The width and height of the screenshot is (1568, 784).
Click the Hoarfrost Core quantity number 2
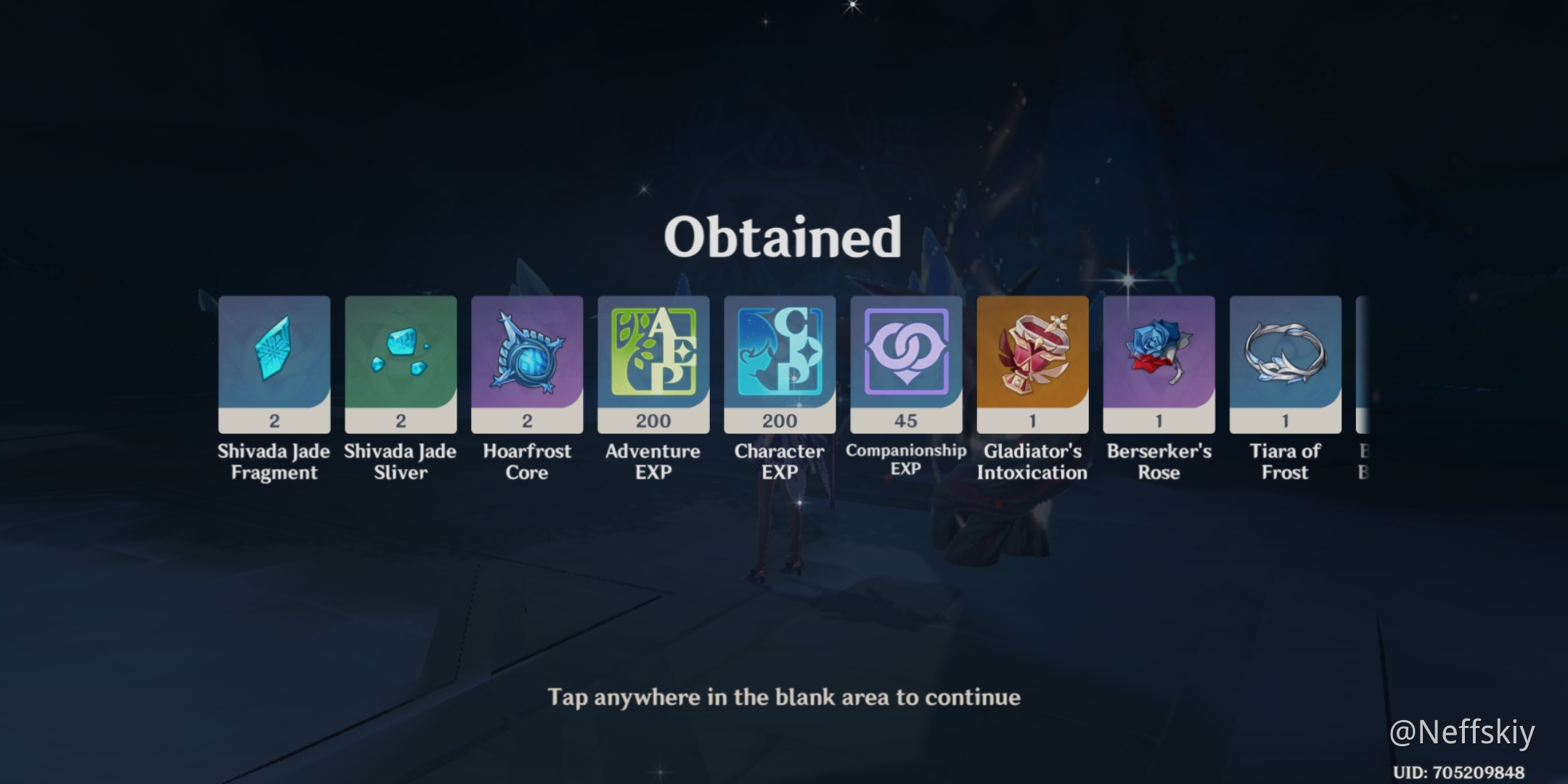click(527, 421)
